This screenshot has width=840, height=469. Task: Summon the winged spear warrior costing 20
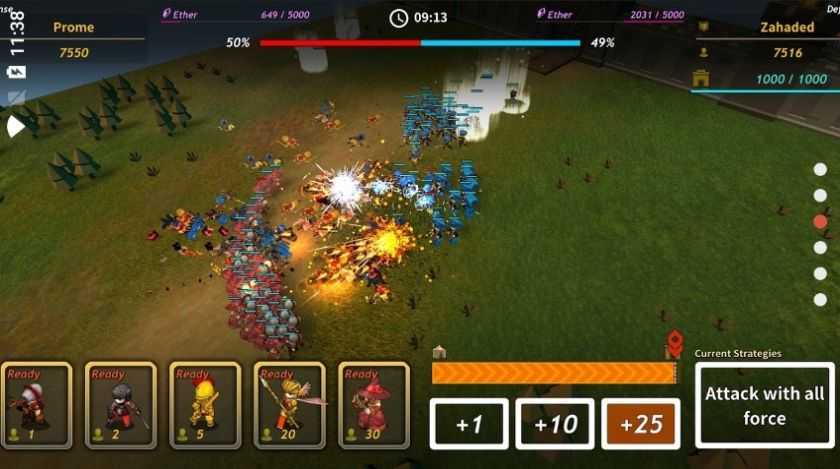(289, 405)
